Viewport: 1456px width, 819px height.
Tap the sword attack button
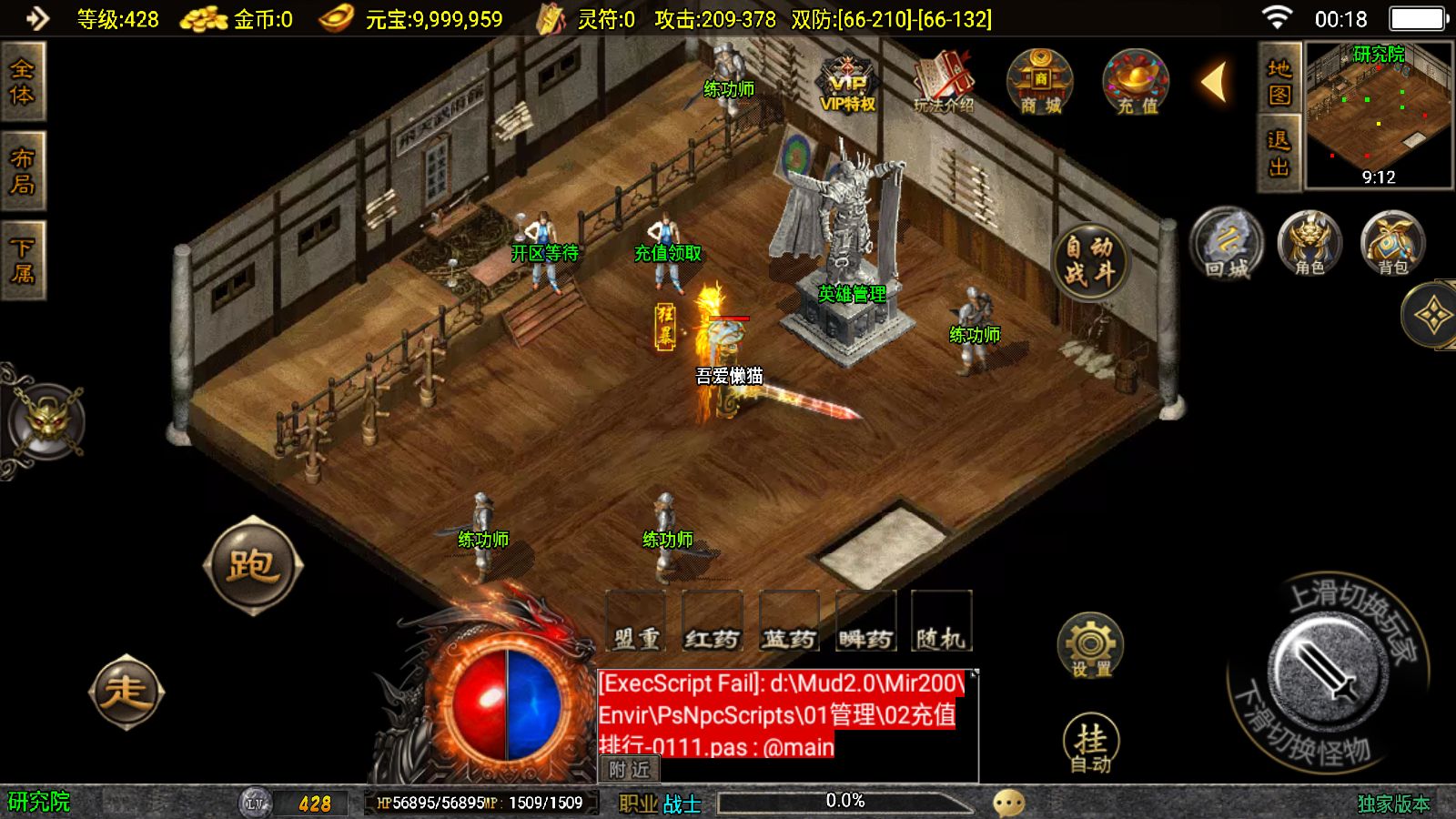point(1328,671)
